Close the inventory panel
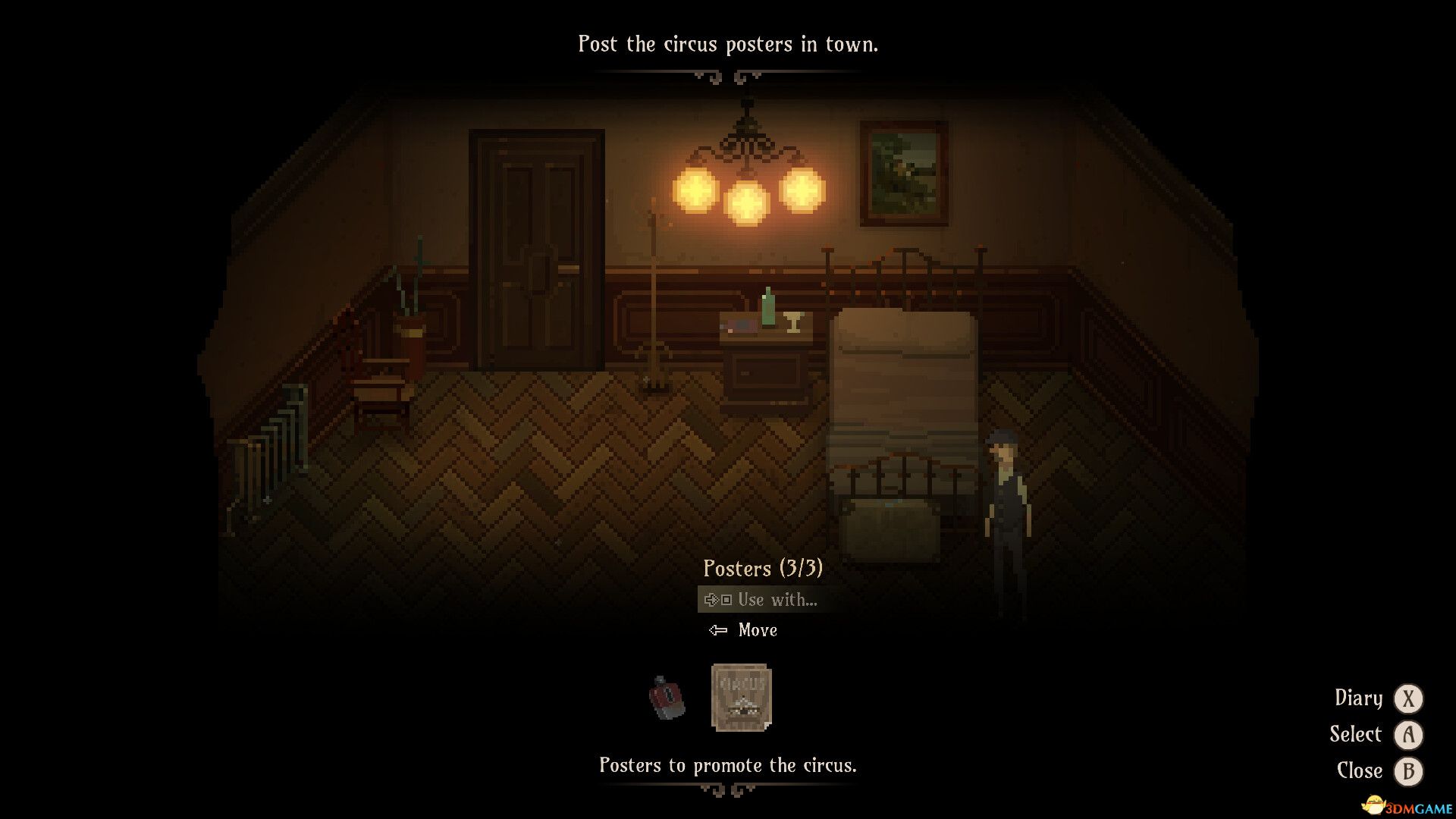Image resolution: width=1456 pixels, height=819 pixels. 1408,770
